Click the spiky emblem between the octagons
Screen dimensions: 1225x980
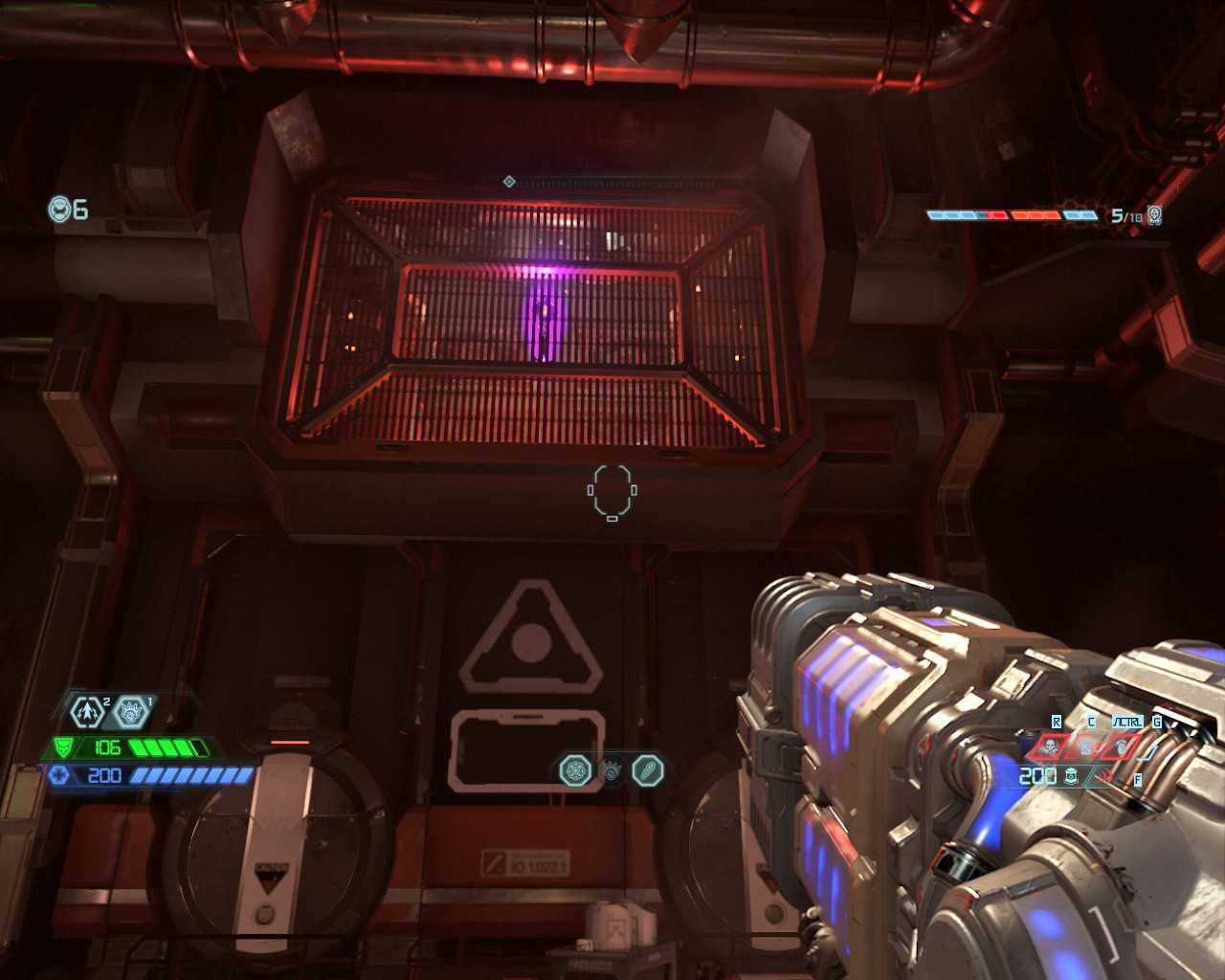(x=612, y=770)
